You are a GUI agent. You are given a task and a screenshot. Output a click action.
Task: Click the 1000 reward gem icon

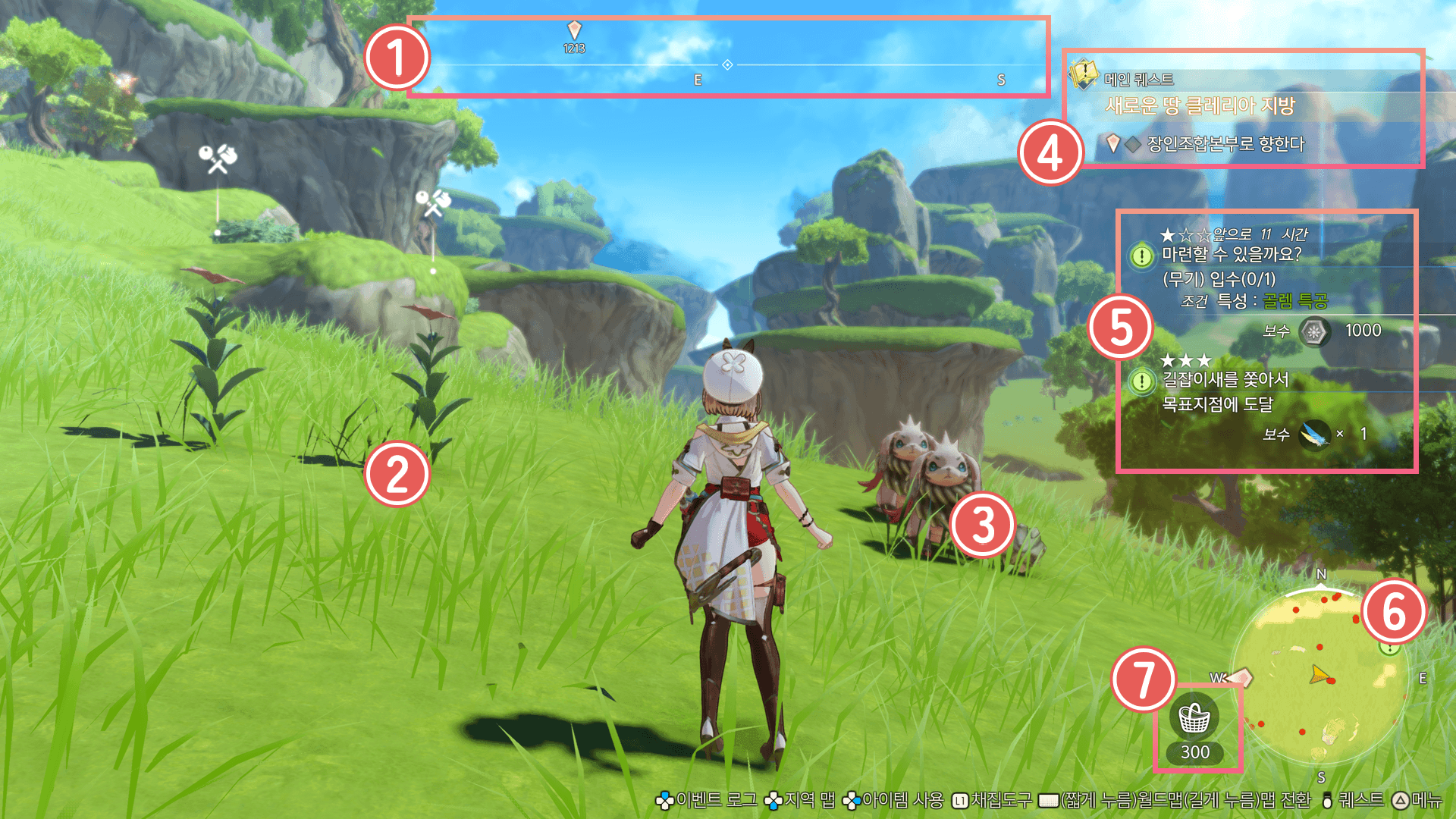click(x=1314, y=331)
